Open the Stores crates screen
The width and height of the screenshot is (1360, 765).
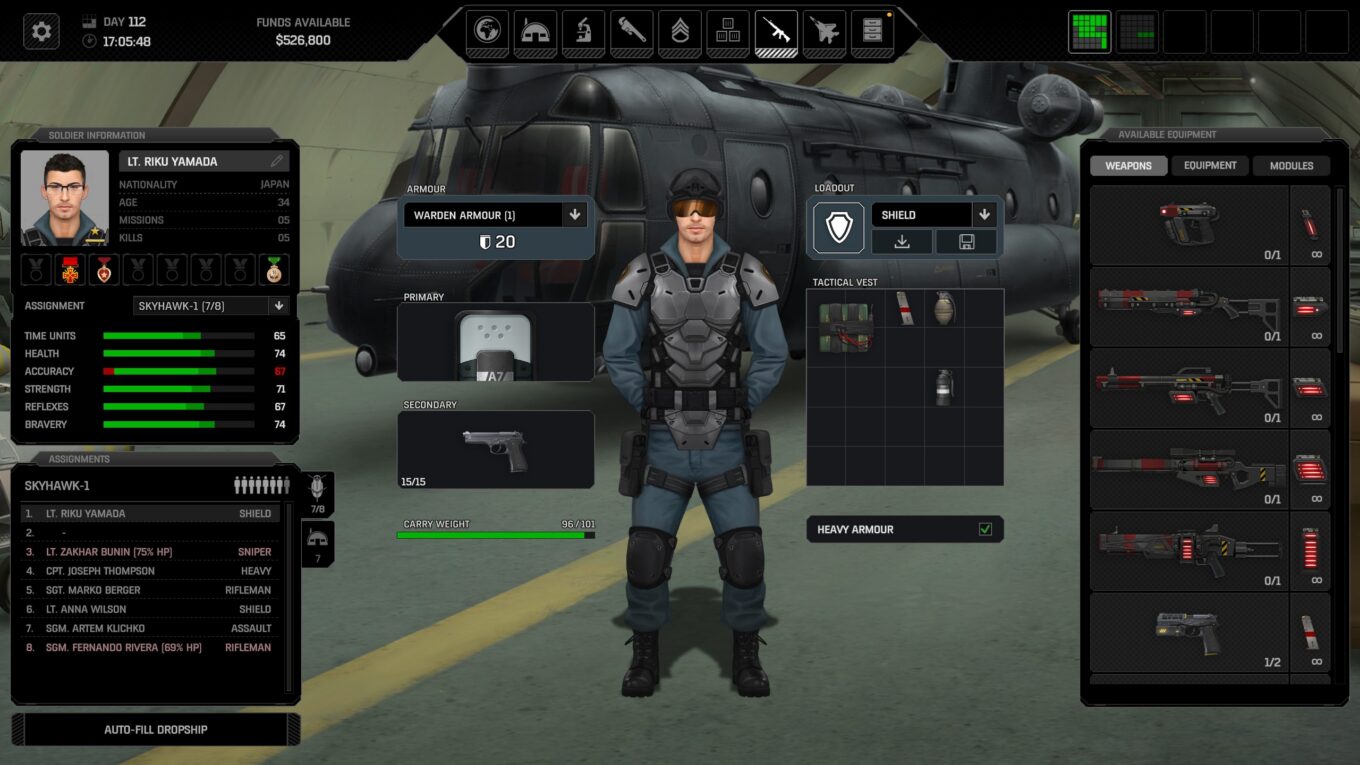727,31
